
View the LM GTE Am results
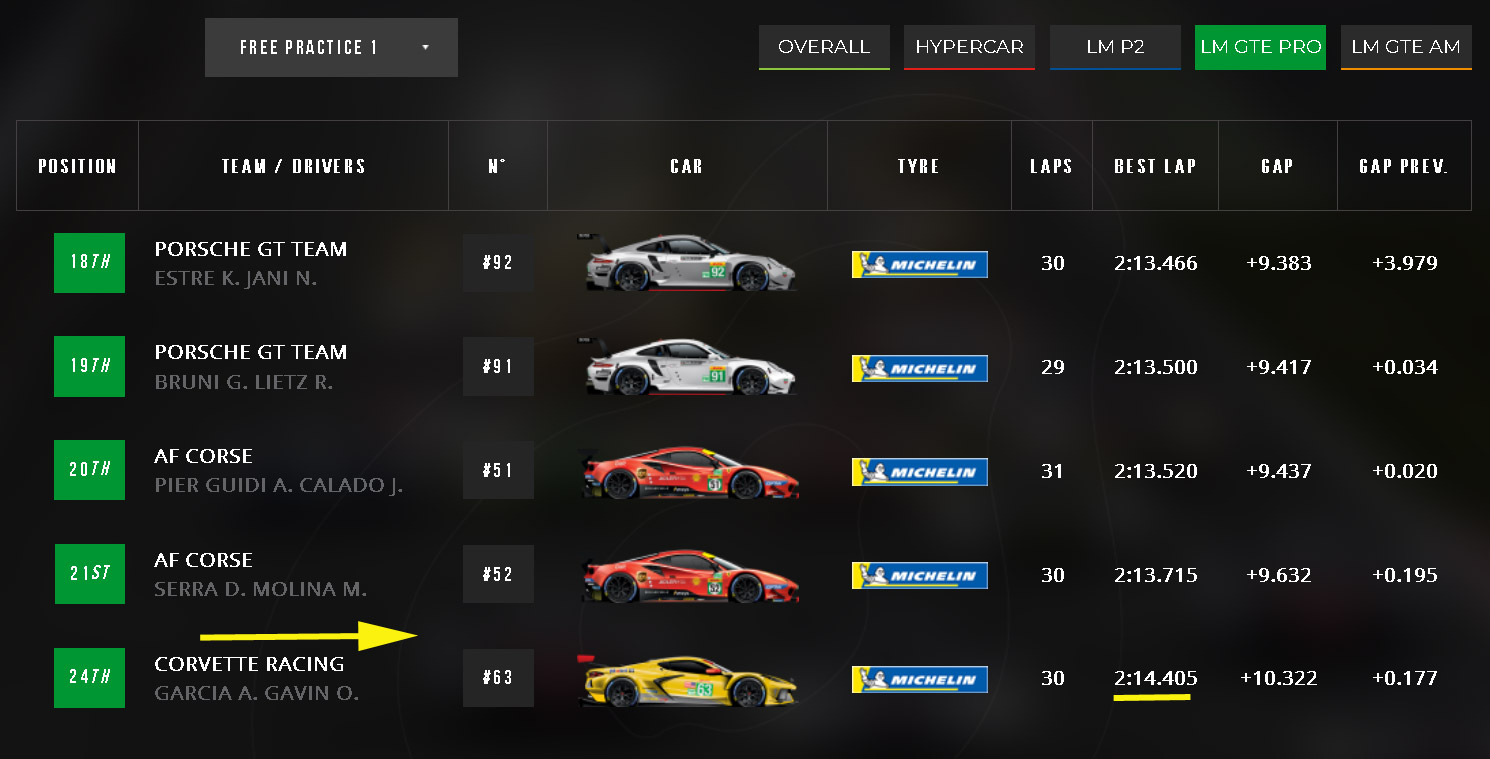click(1405, 47)
